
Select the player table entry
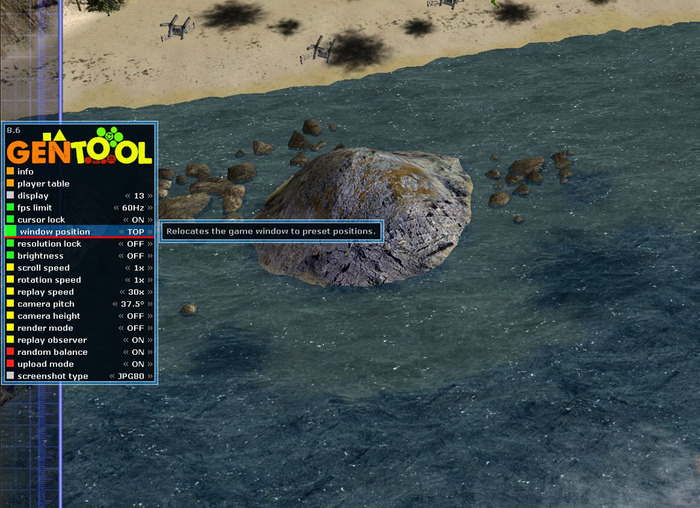coord(44,184)
